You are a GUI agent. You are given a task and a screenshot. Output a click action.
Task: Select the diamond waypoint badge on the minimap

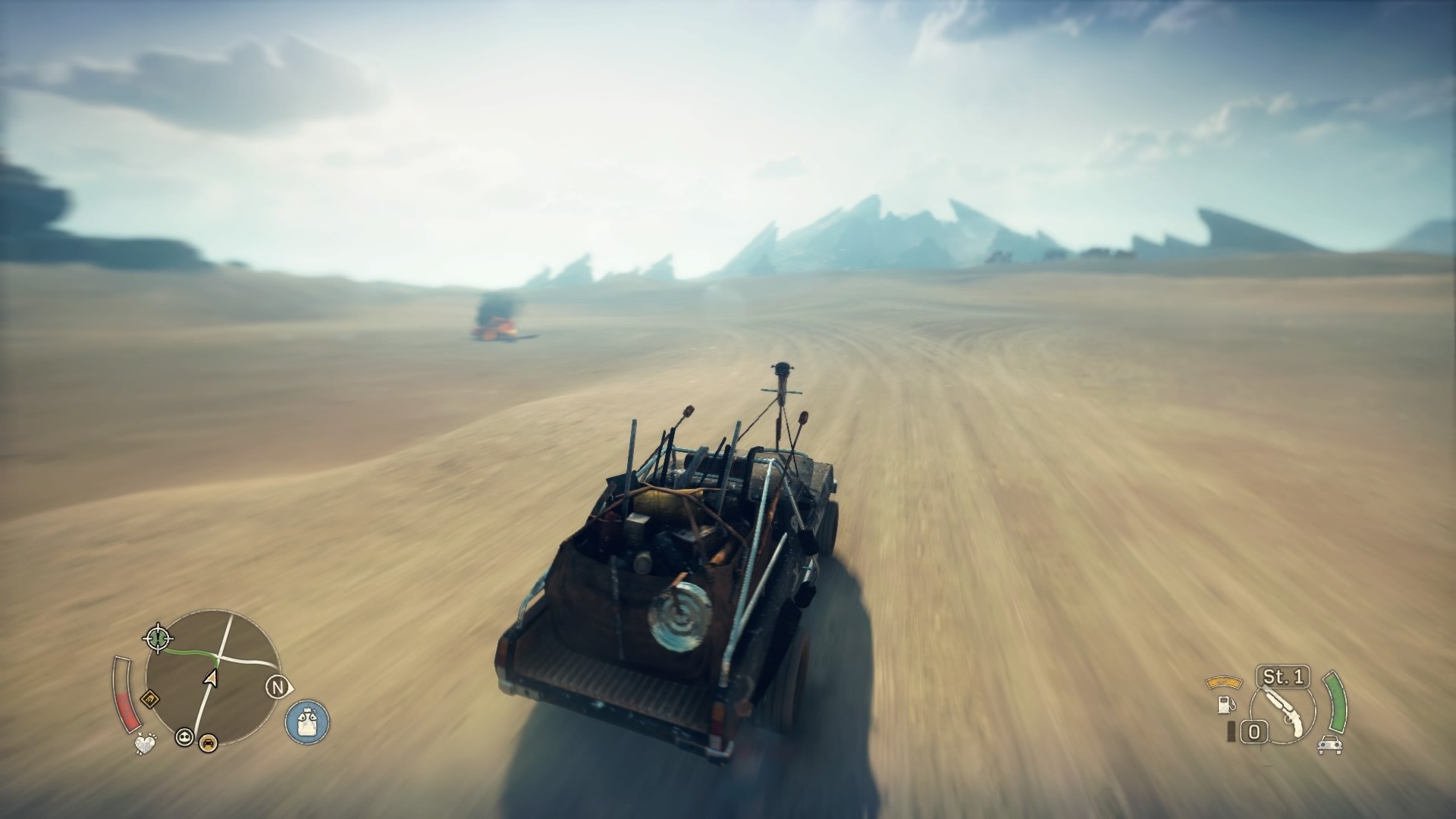click(x=150, y=699)
